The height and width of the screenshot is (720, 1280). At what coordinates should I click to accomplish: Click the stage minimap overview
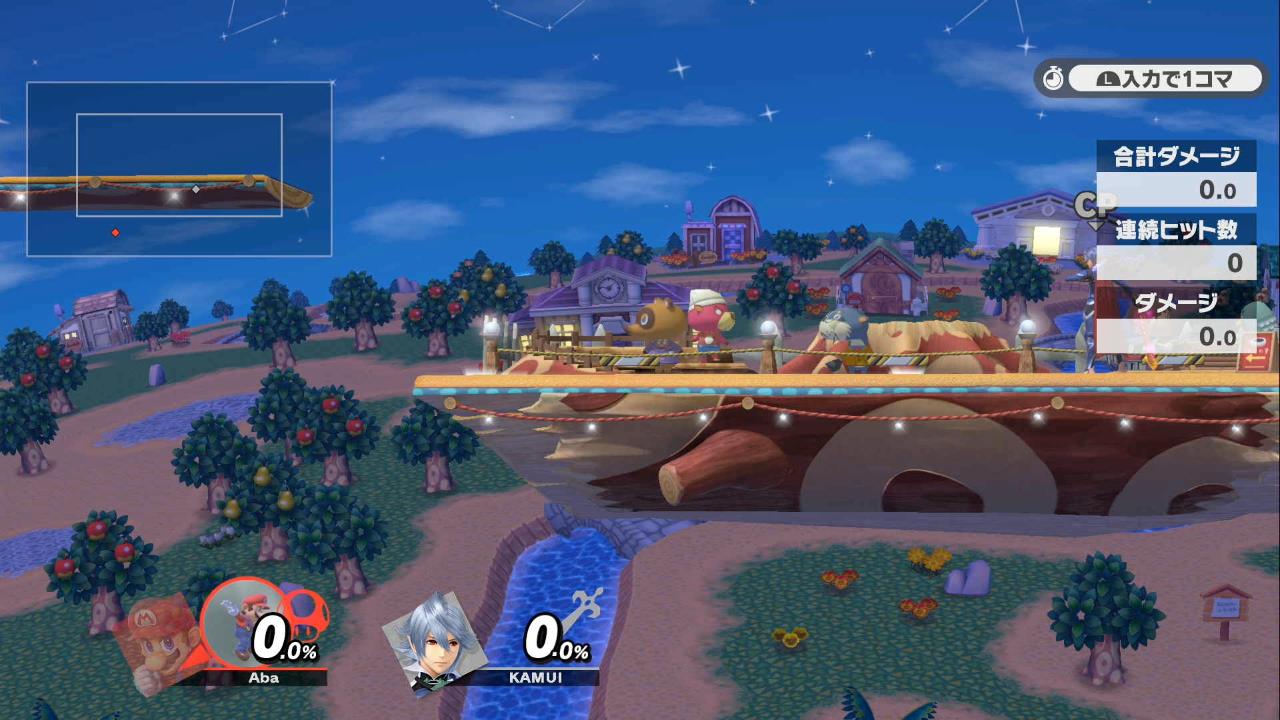[180, 168]
